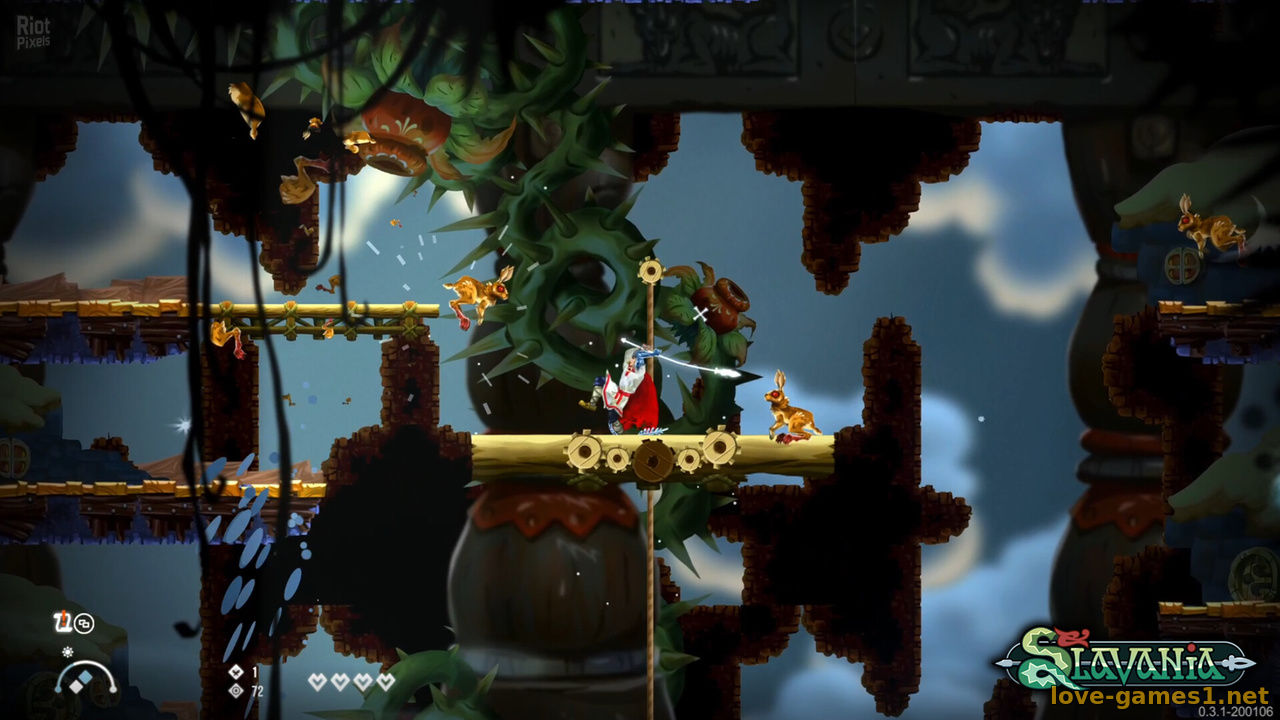Select the white diamond in the arc gauge
The image size is (1280, 720).
tap(76, 686)
